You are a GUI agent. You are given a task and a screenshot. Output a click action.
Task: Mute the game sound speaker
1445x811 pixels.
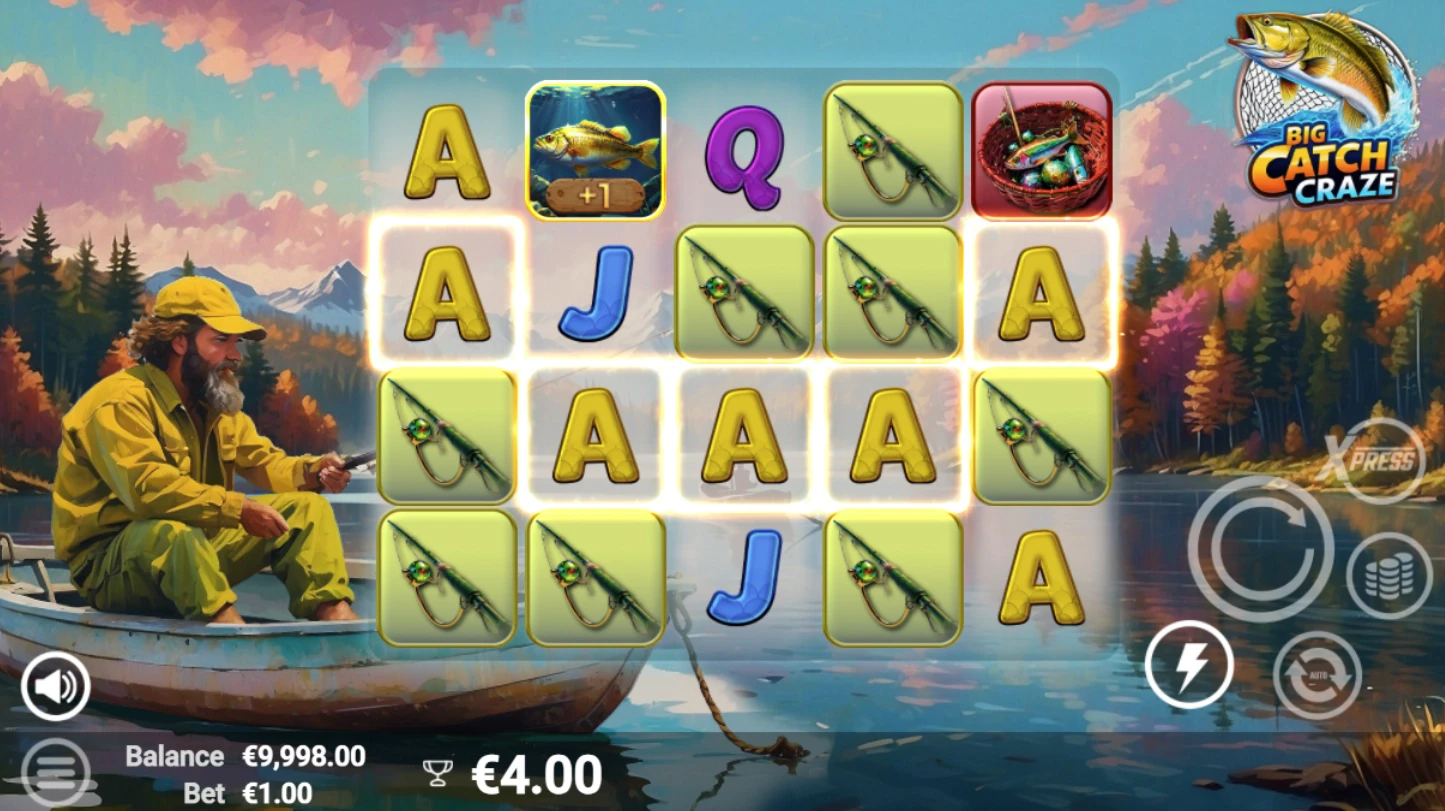coord(57,686)
